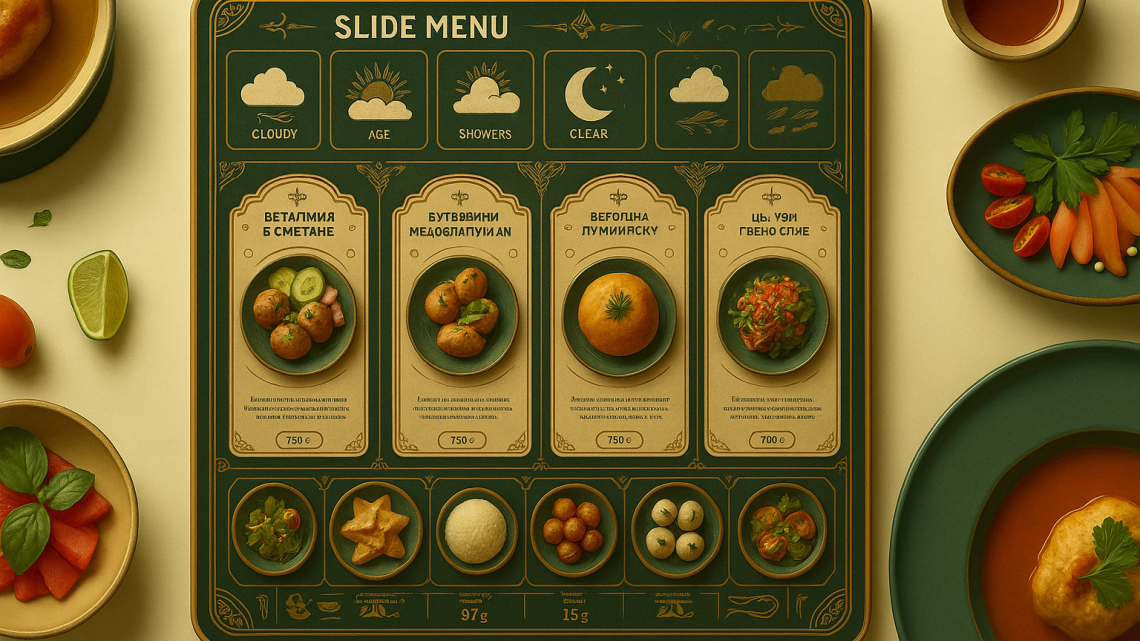Pick the Showers weather tile

point(485,100)
